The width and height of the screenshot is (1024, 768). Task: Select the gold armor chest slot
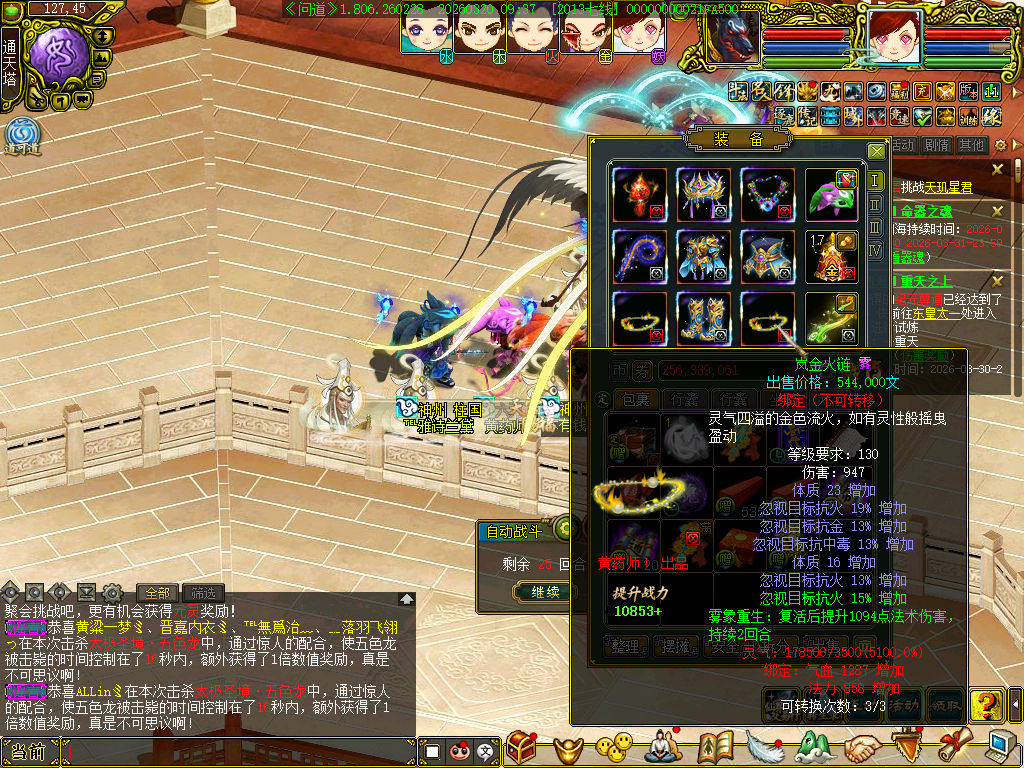click(703, 256)
